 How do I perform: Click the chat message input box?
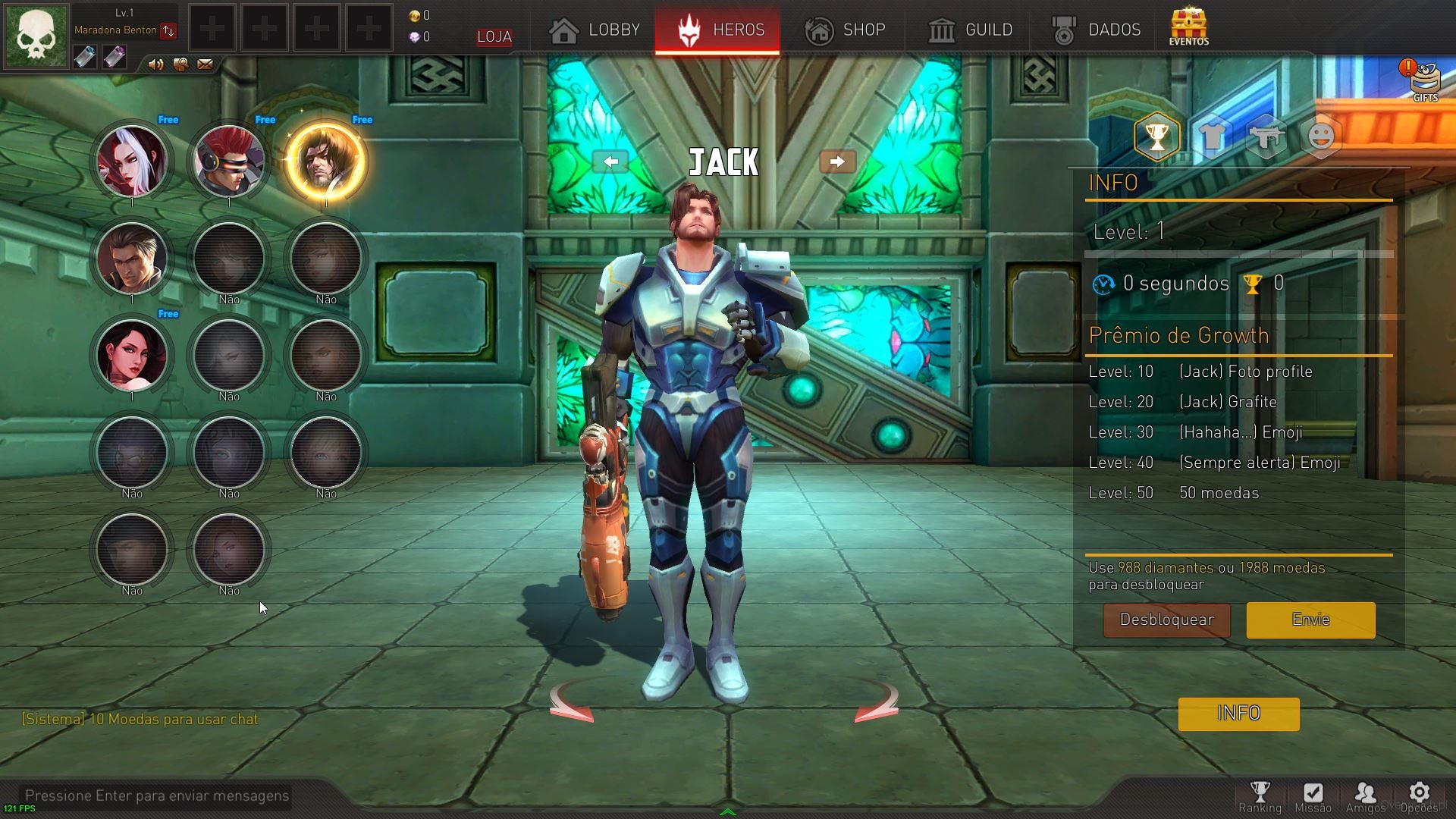pyautogui.click(x=157, y=795)
